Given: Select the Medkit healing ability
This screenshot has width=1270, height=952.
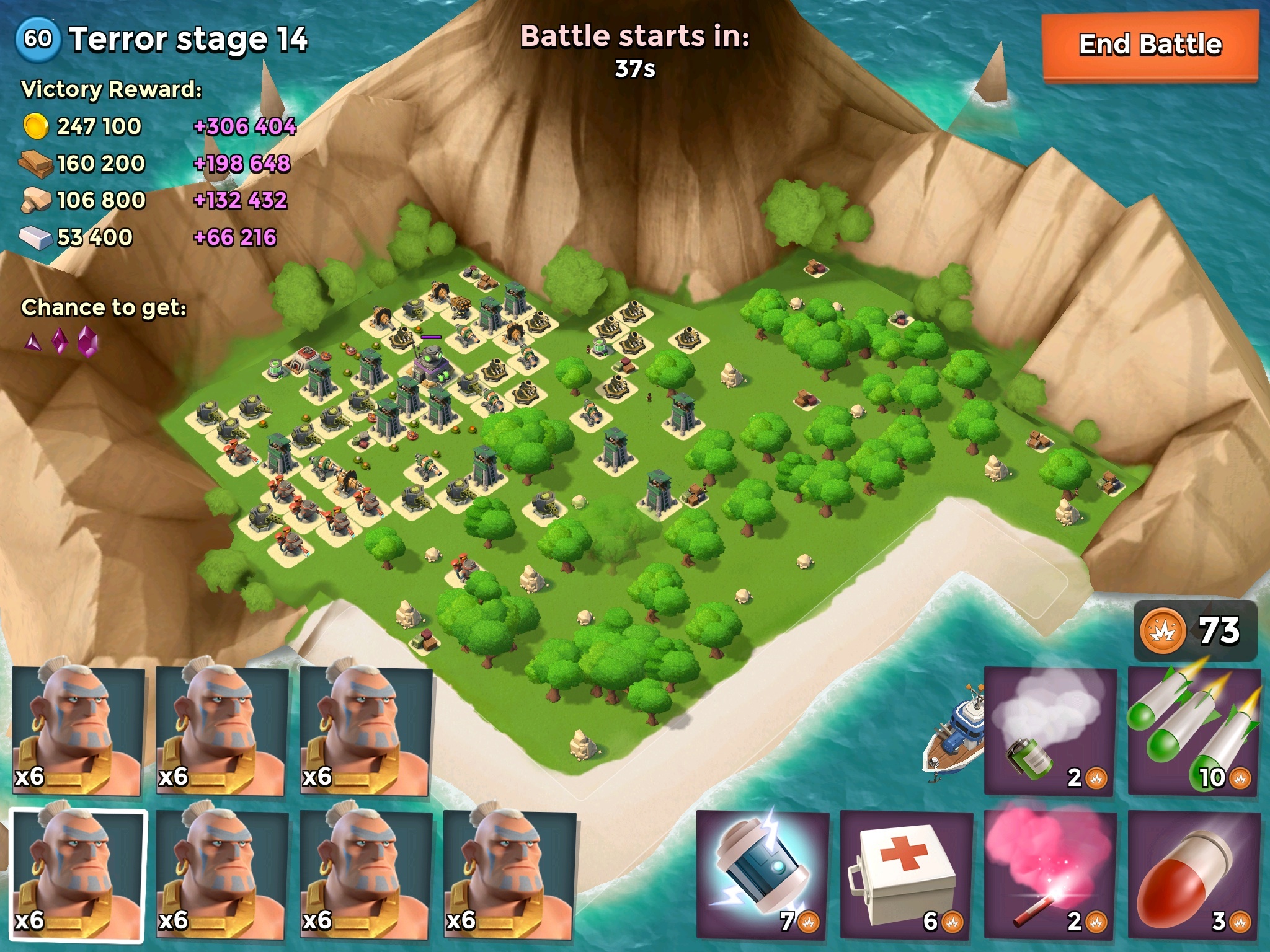Looking at the screenshot, I should coord(906,875).
